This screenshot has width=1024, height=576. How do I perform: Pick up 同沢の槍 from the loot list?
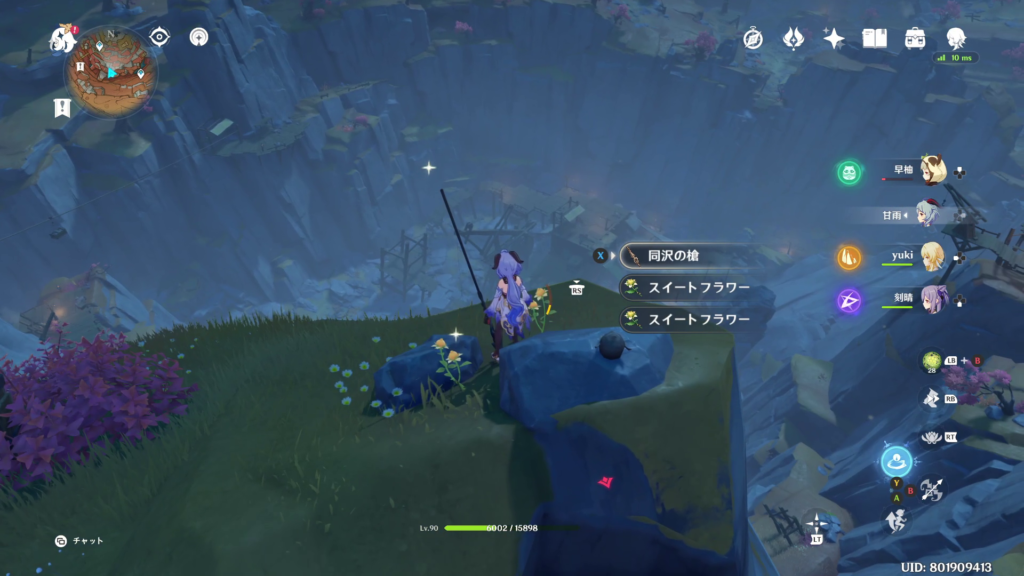pyautogui.click(x=685, y=256)
